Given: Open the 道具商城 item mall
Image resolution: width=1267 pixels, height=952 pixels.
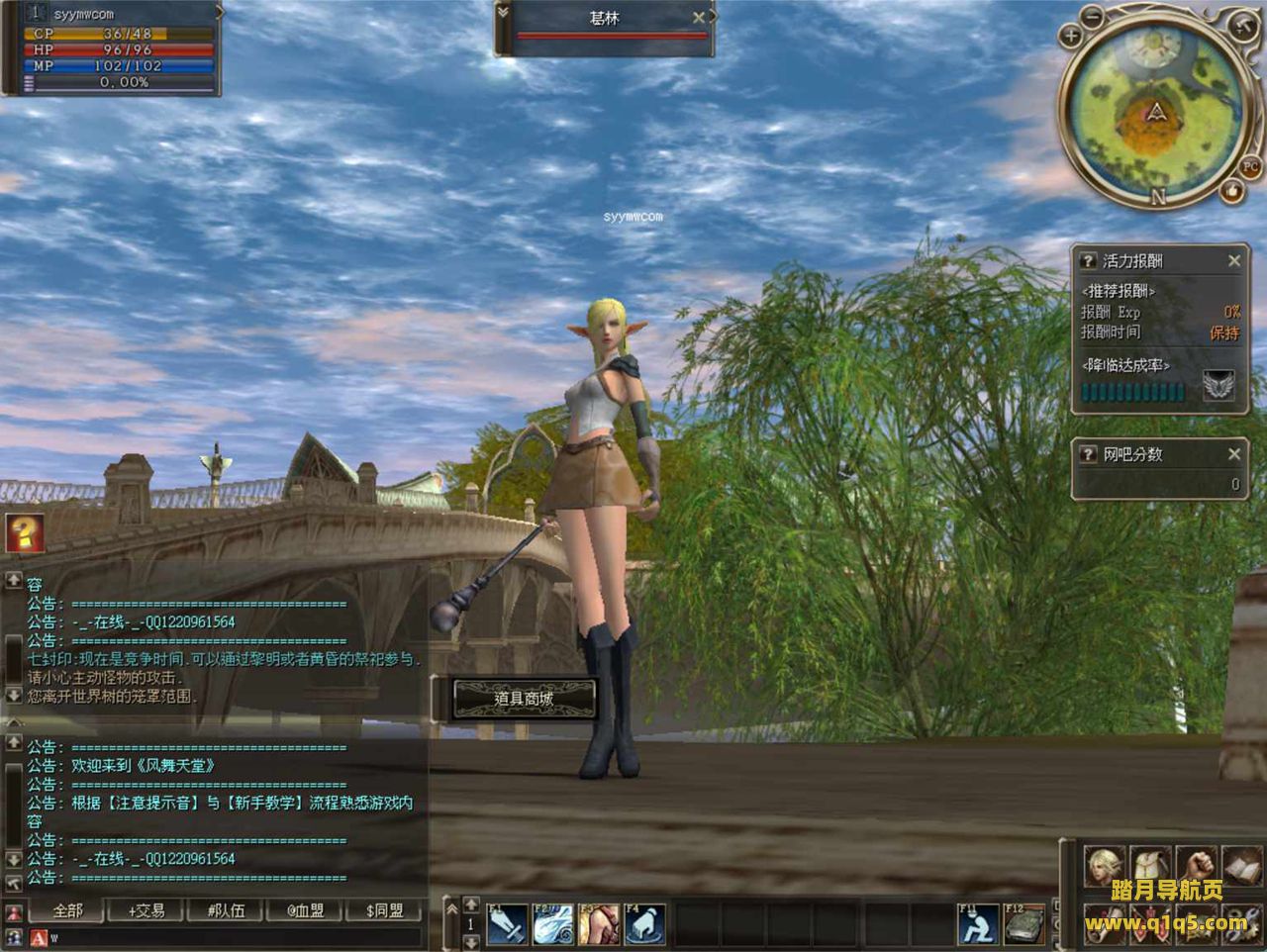Looking at the screenshot, I should pos(524,699).
